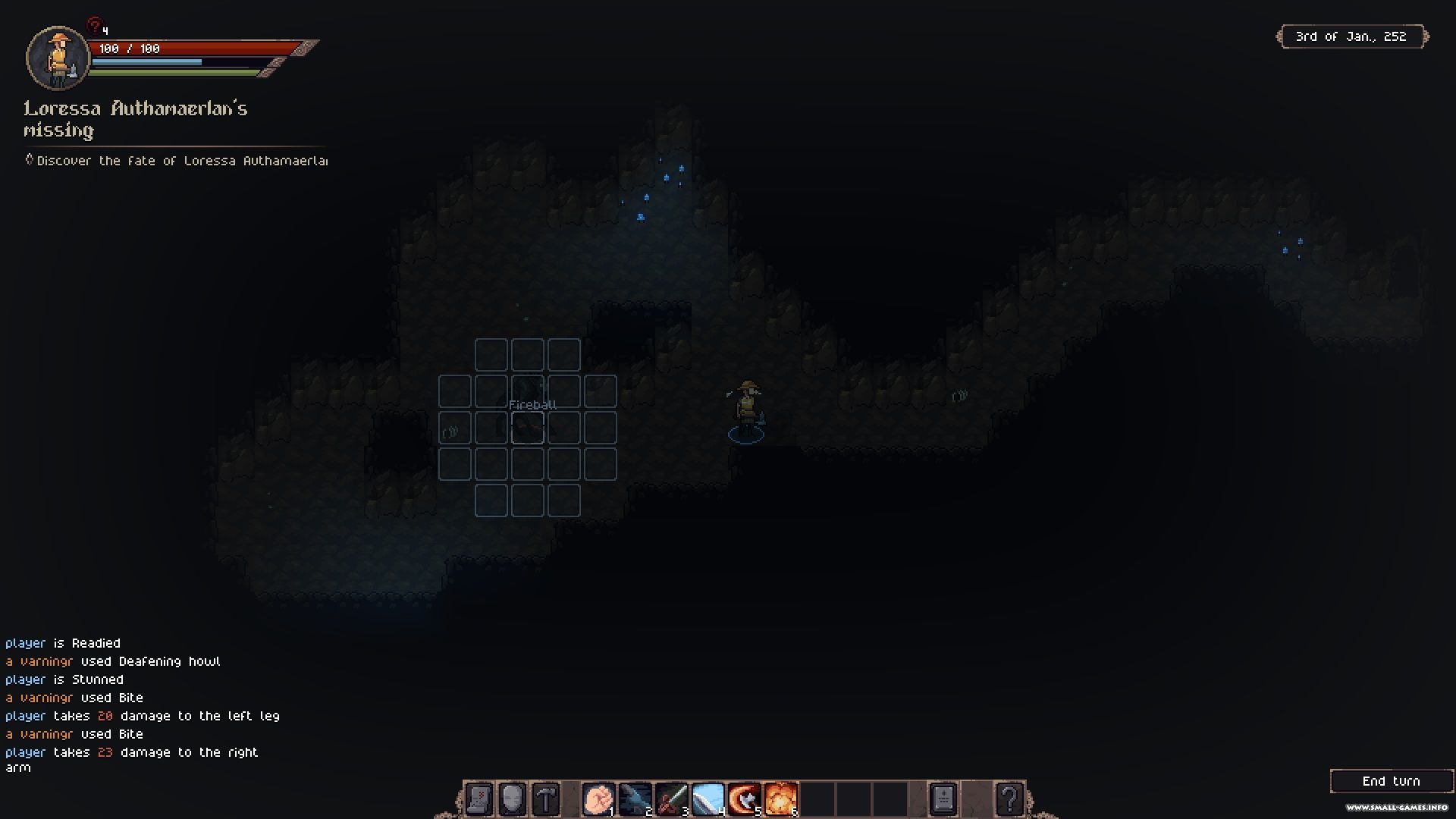The width and height of the screenshot is (1456, 819).
Task: Use the sword strike ability in slot 3
Action: coord(671,799)
